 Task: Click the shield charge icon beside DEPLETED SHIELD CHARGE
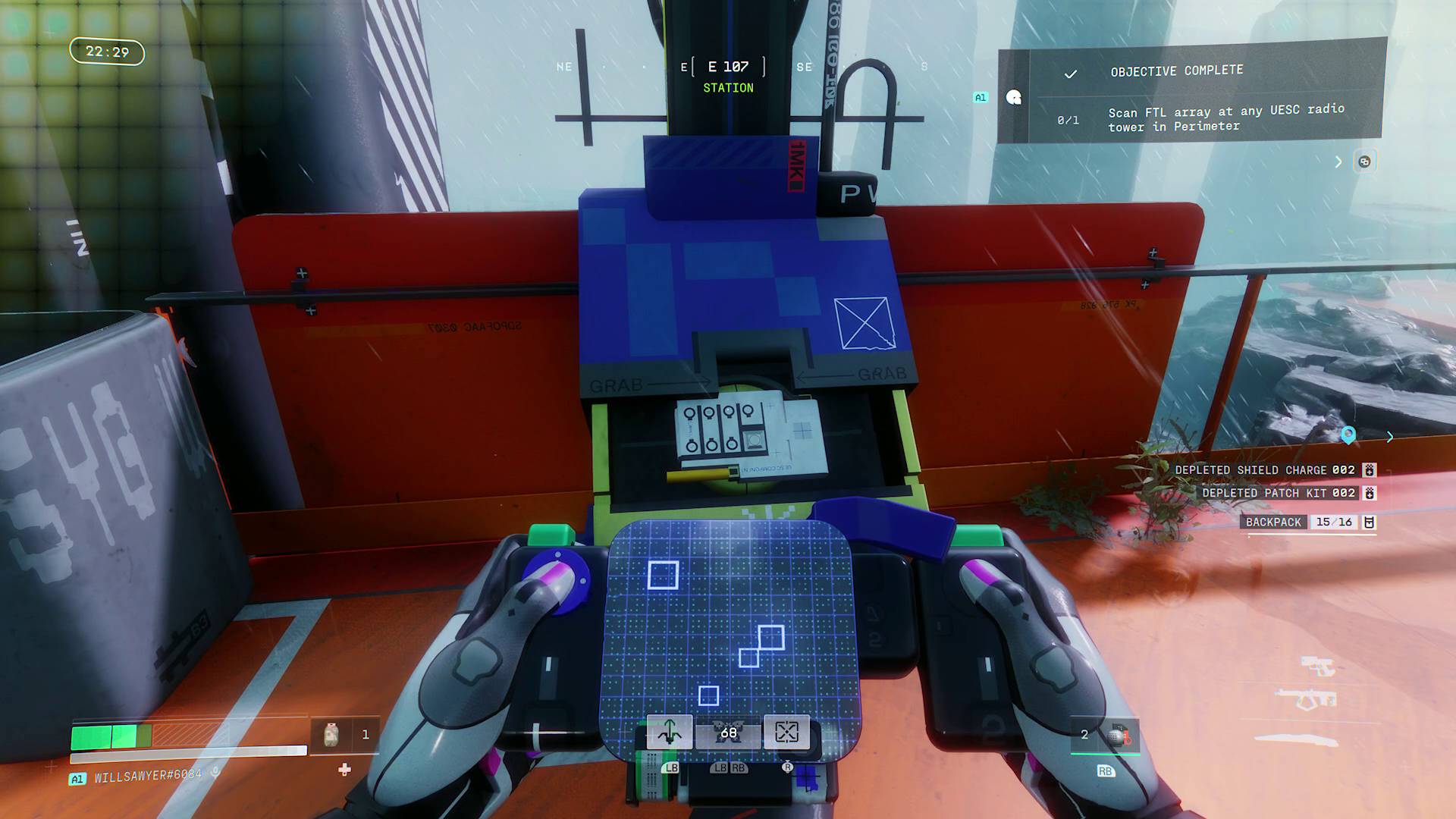[x=1369, y=470]
